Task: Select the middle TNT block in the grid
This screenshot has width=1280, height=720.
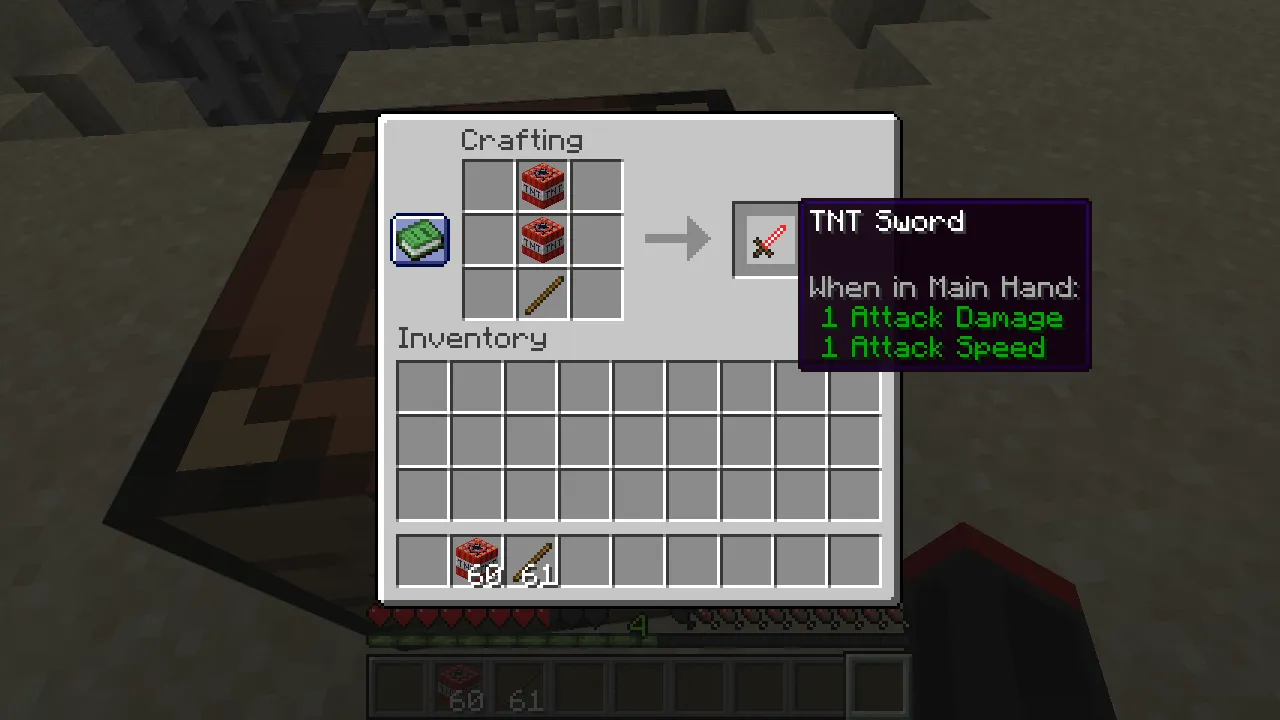Action: 542,239
